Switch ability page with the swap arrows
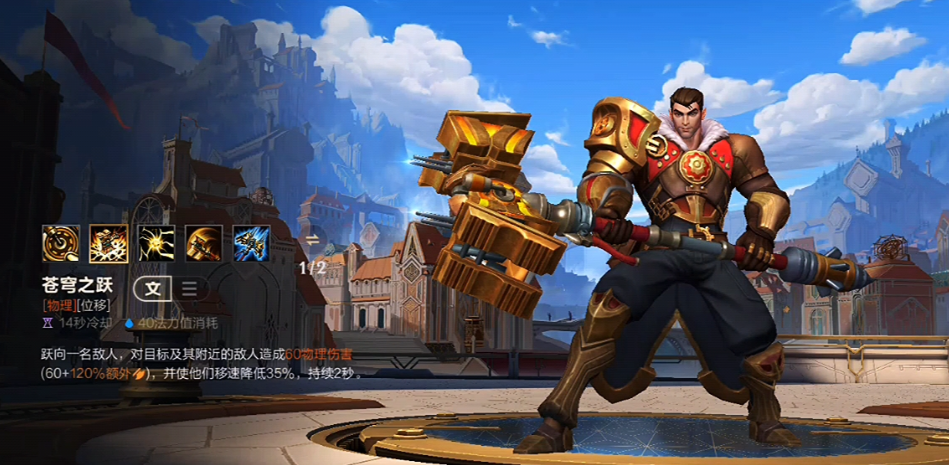This screenshot has width=949, height=465. click(x=312, y=240)
